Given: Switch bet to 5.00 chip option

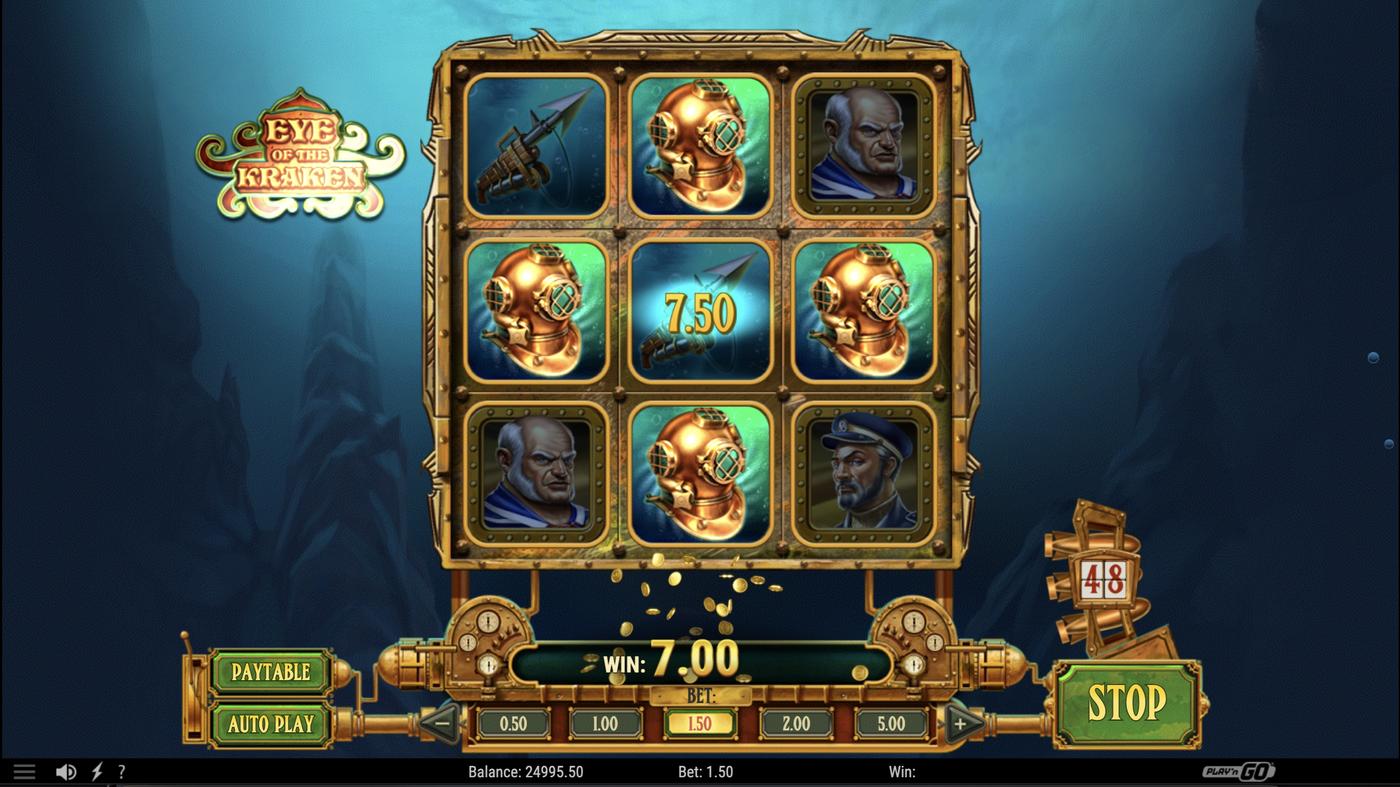Looking at the screenshot, I should [889, 722].
